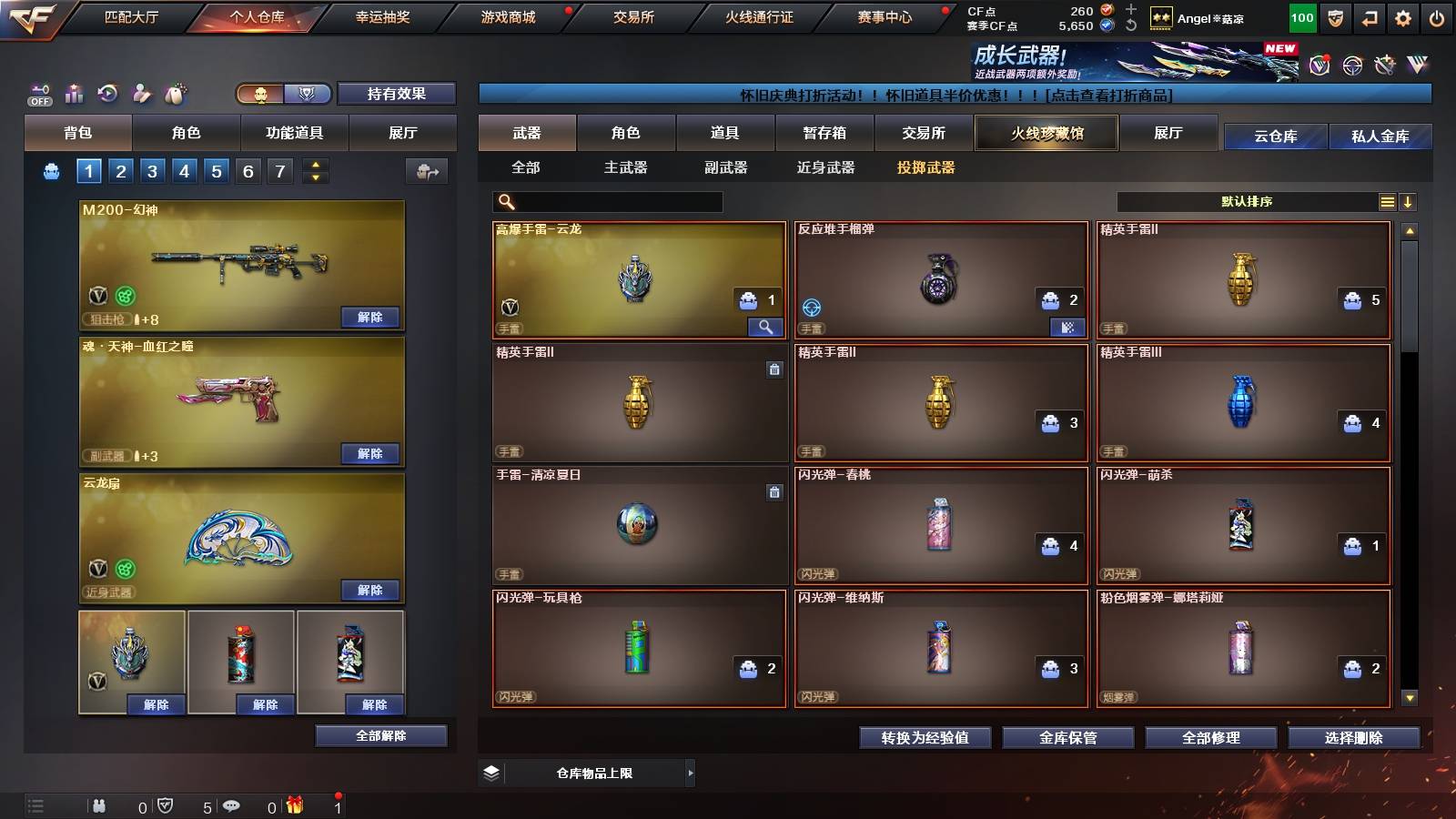
Task: Toggle the sort direction arrow beside 默认排序
Action: click(x=1410, y=201)
